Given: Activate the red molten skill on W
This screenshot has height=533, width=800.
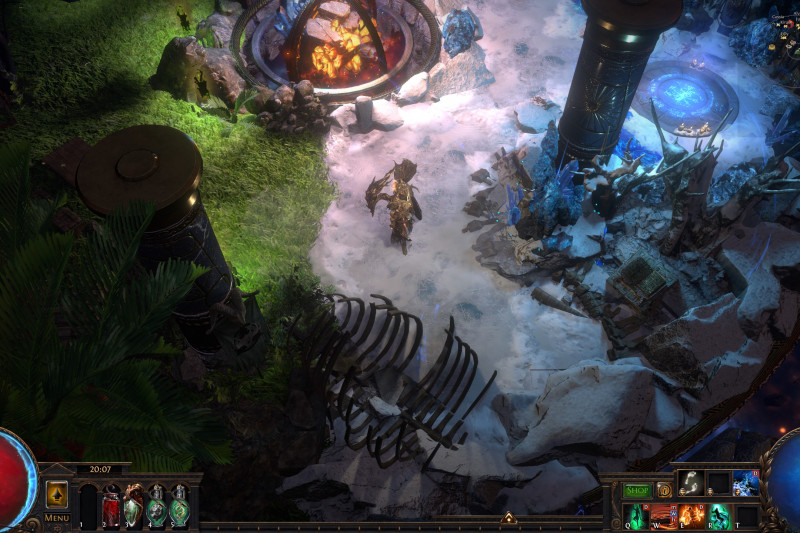Looking at the screenshot, I should (664, 516).
